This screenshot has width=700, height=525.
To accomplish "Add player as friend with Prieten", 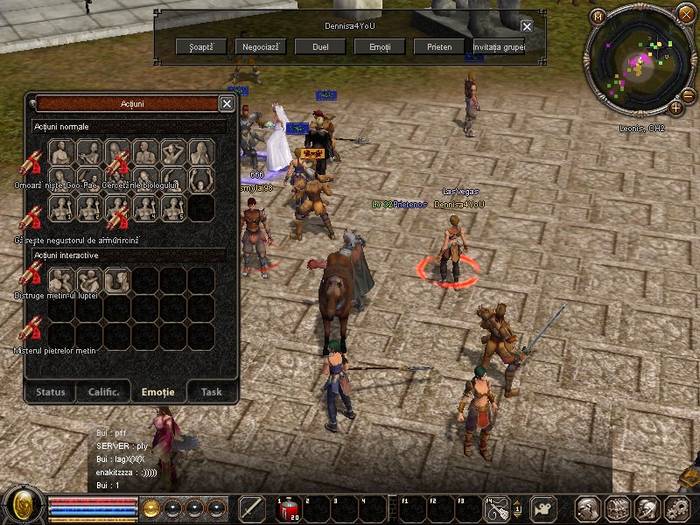I will pos(440,46).
